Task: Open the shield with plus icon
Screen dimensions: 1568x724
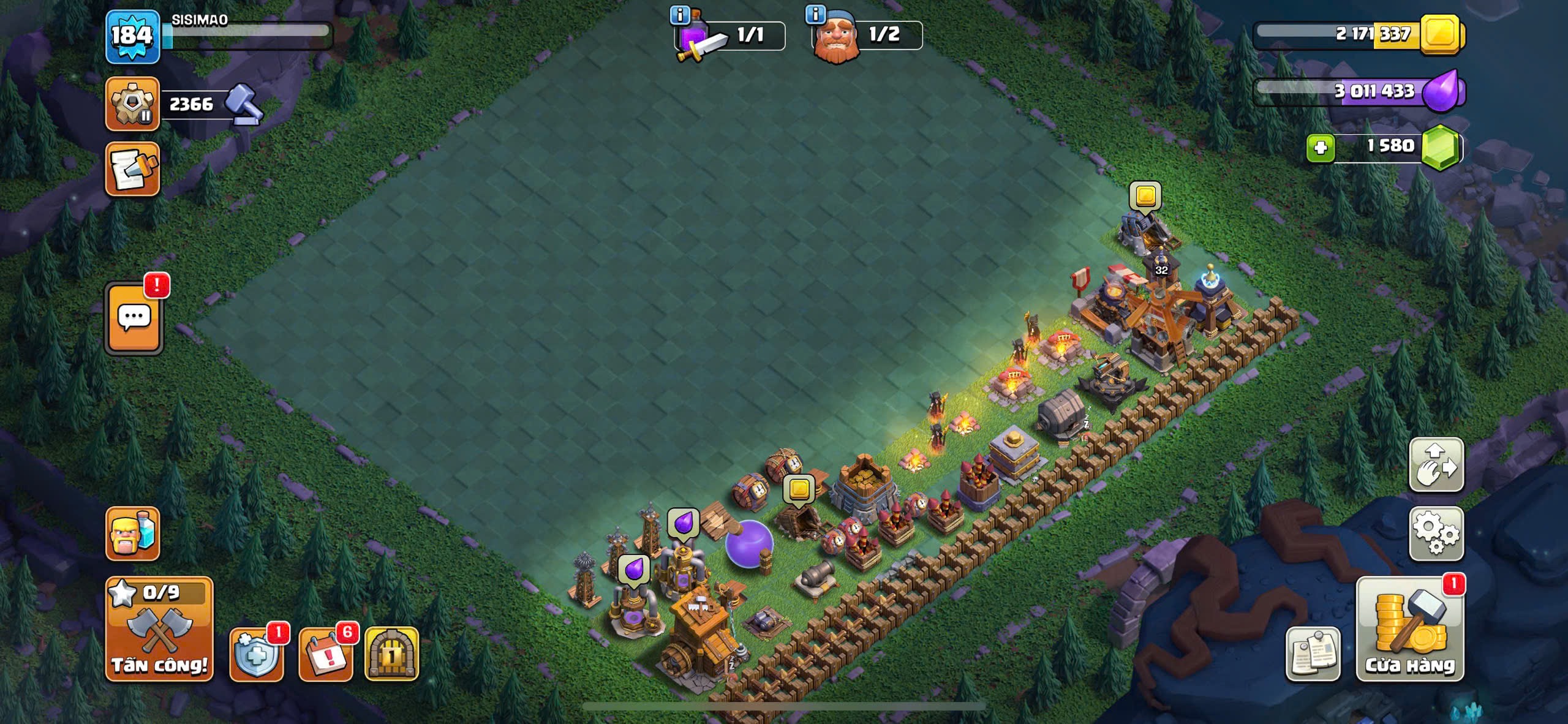Action: [x=257, y=654]
